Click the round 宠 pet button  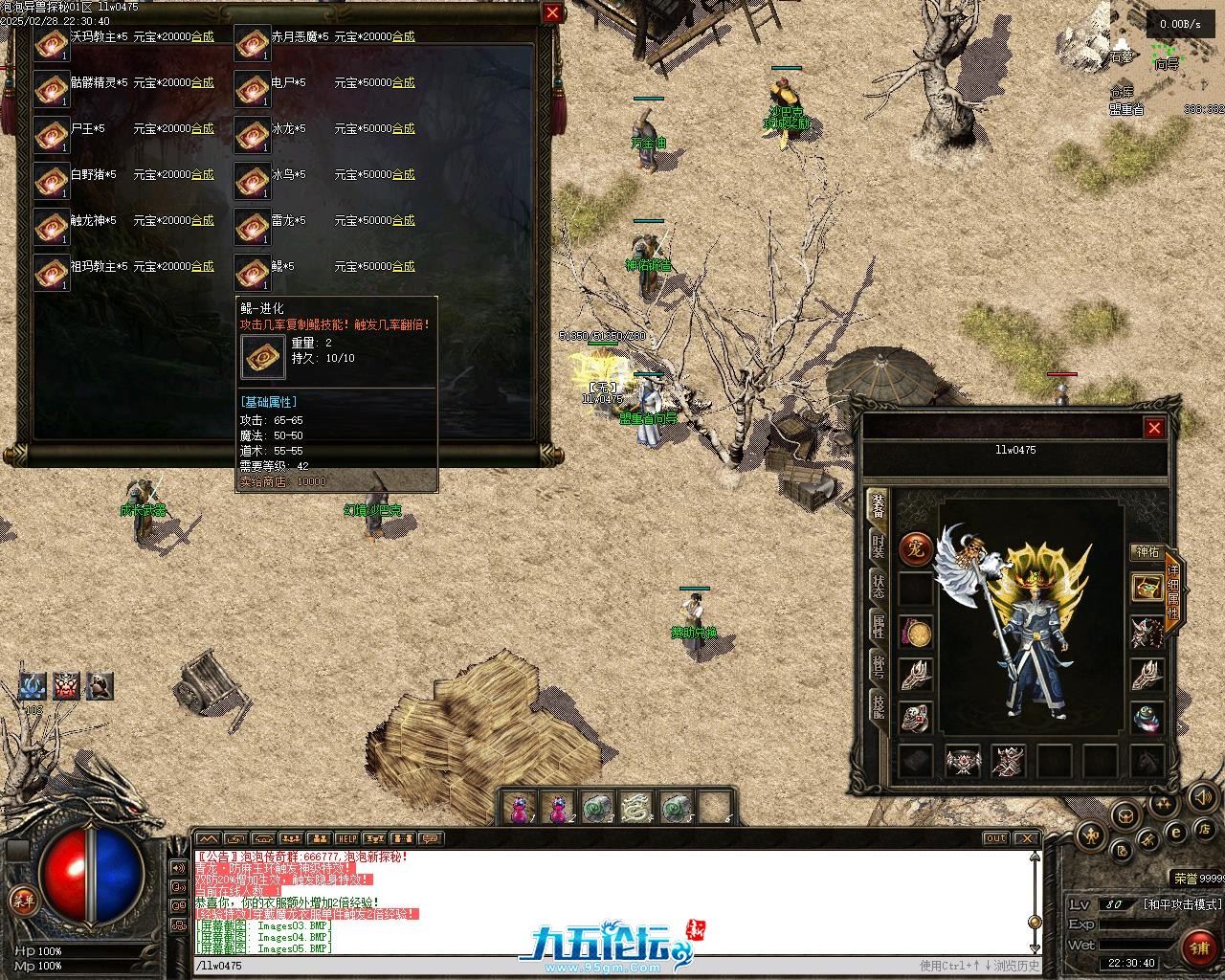[x=916, y=549]
